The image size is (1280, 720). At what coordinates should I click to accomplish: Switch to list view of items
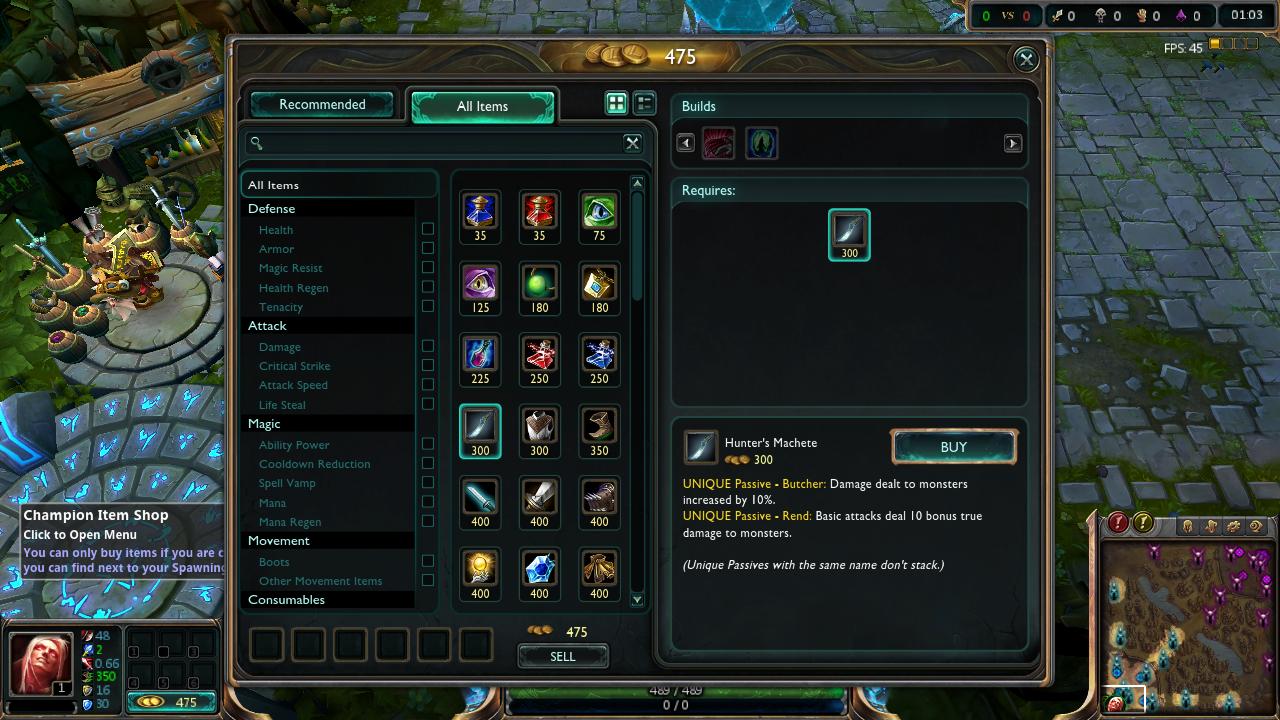[644, 103]
